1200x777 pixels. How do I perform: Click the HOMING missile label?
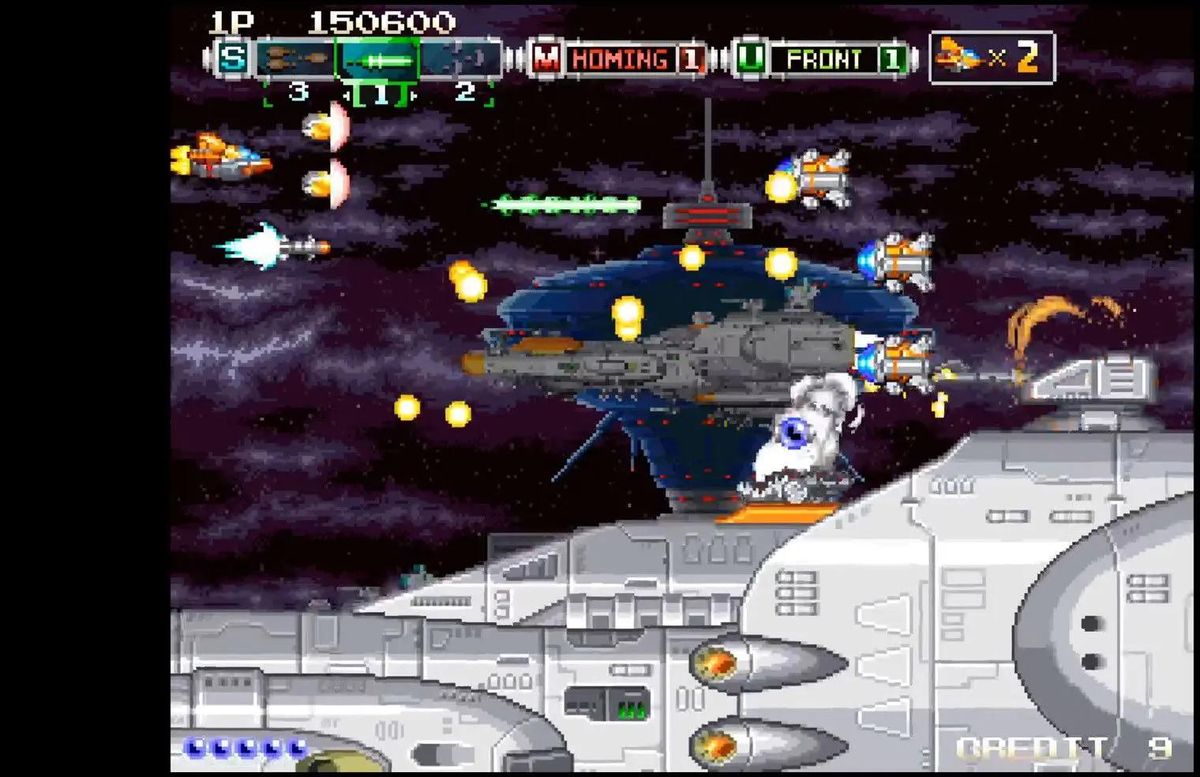[x=620, y=59]
